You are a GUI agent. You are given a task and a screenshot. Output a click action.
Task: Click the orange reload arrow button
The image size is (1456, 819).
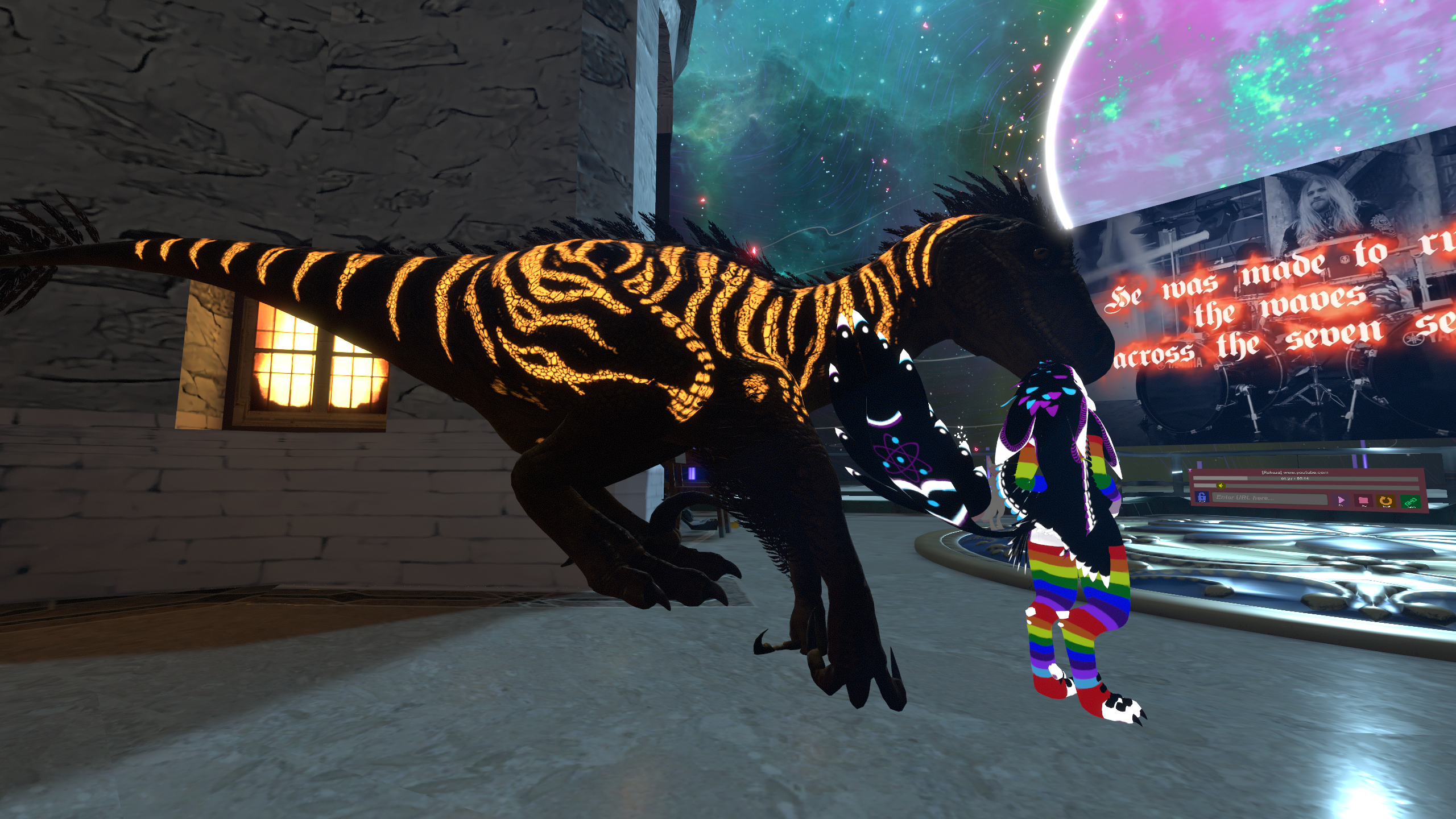tap(1386, 501)
